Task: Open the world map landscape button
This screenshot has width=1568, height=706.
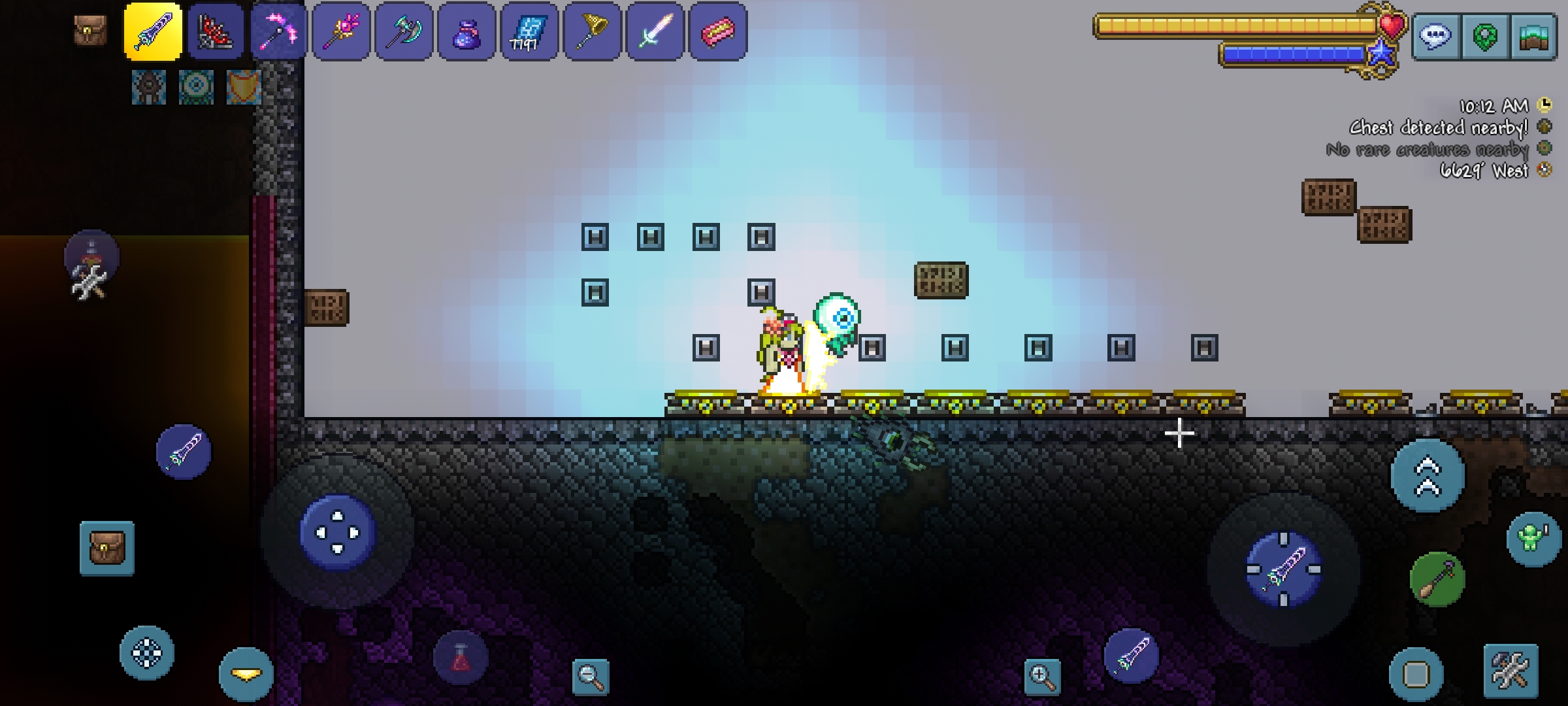Action: click(x=1533, y=37)
